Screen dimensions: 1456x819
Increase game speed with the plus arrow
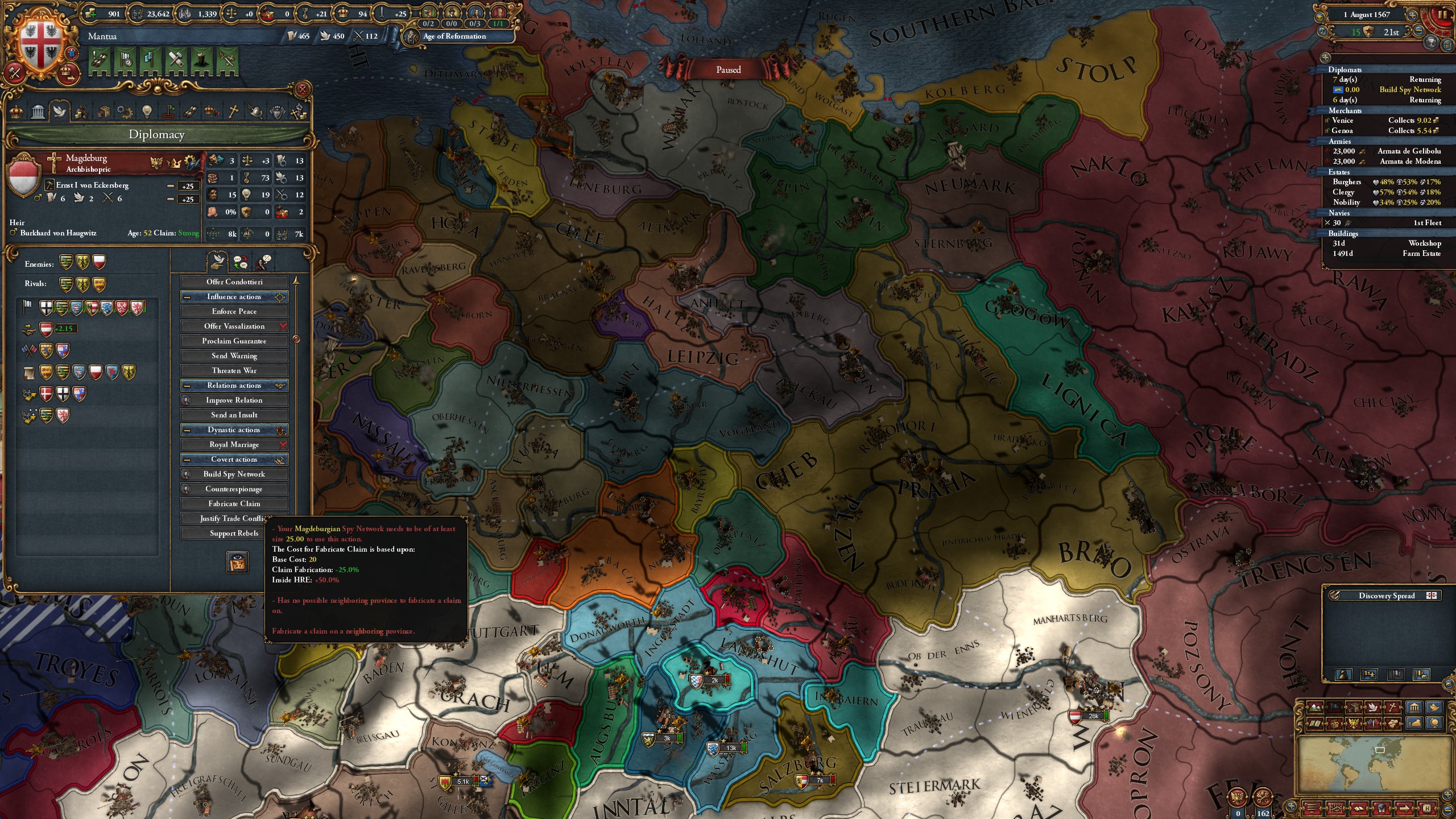point(1413,15)
